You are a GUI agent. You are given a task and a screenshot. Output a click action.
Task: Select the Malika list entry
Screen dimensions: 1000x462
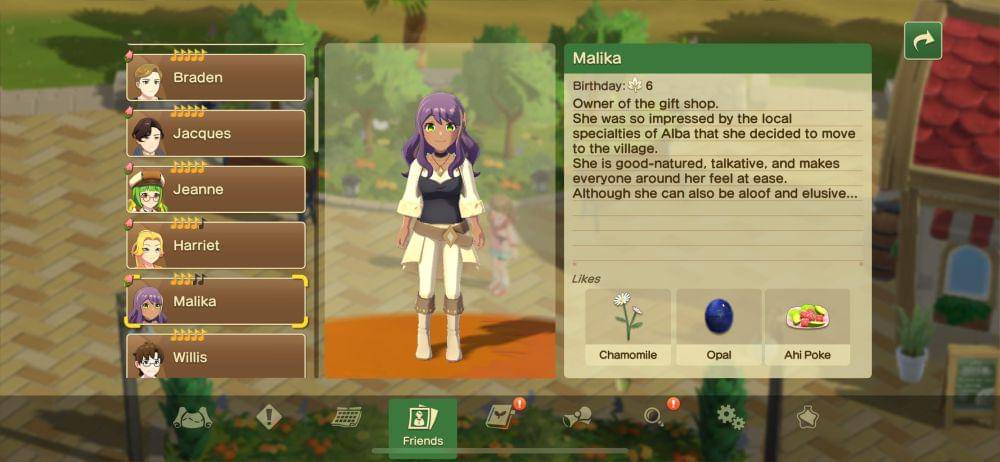point(216,301)
